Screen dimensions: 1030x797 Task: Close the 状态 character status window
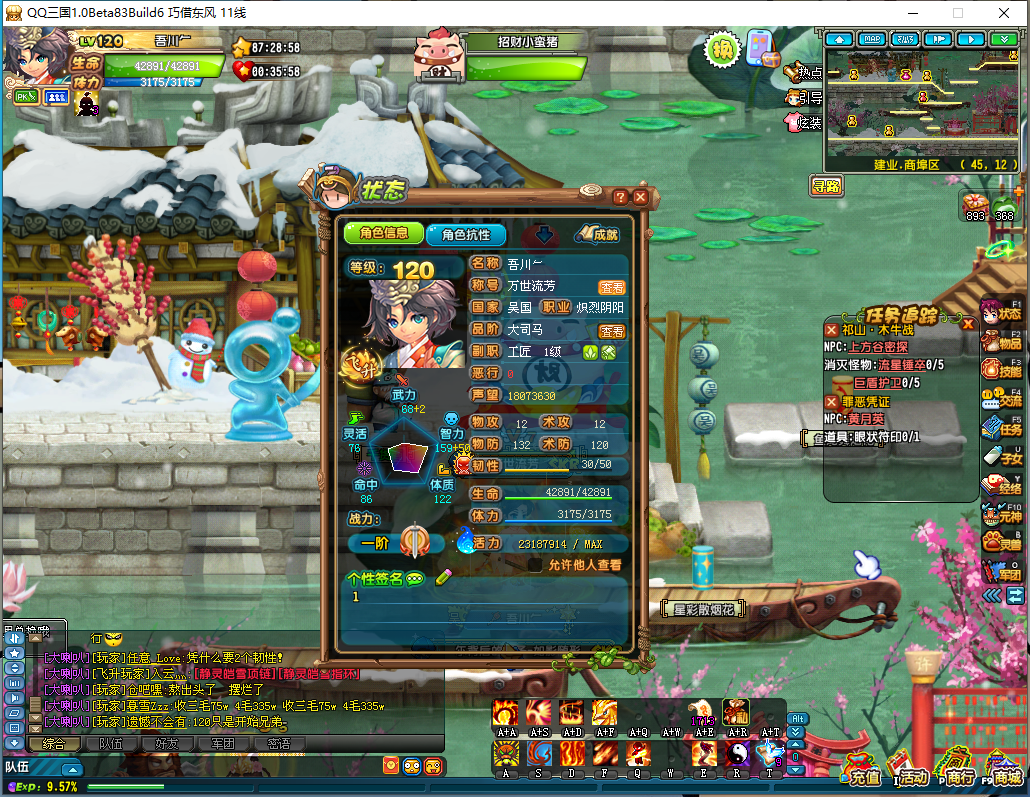point(640,197)
